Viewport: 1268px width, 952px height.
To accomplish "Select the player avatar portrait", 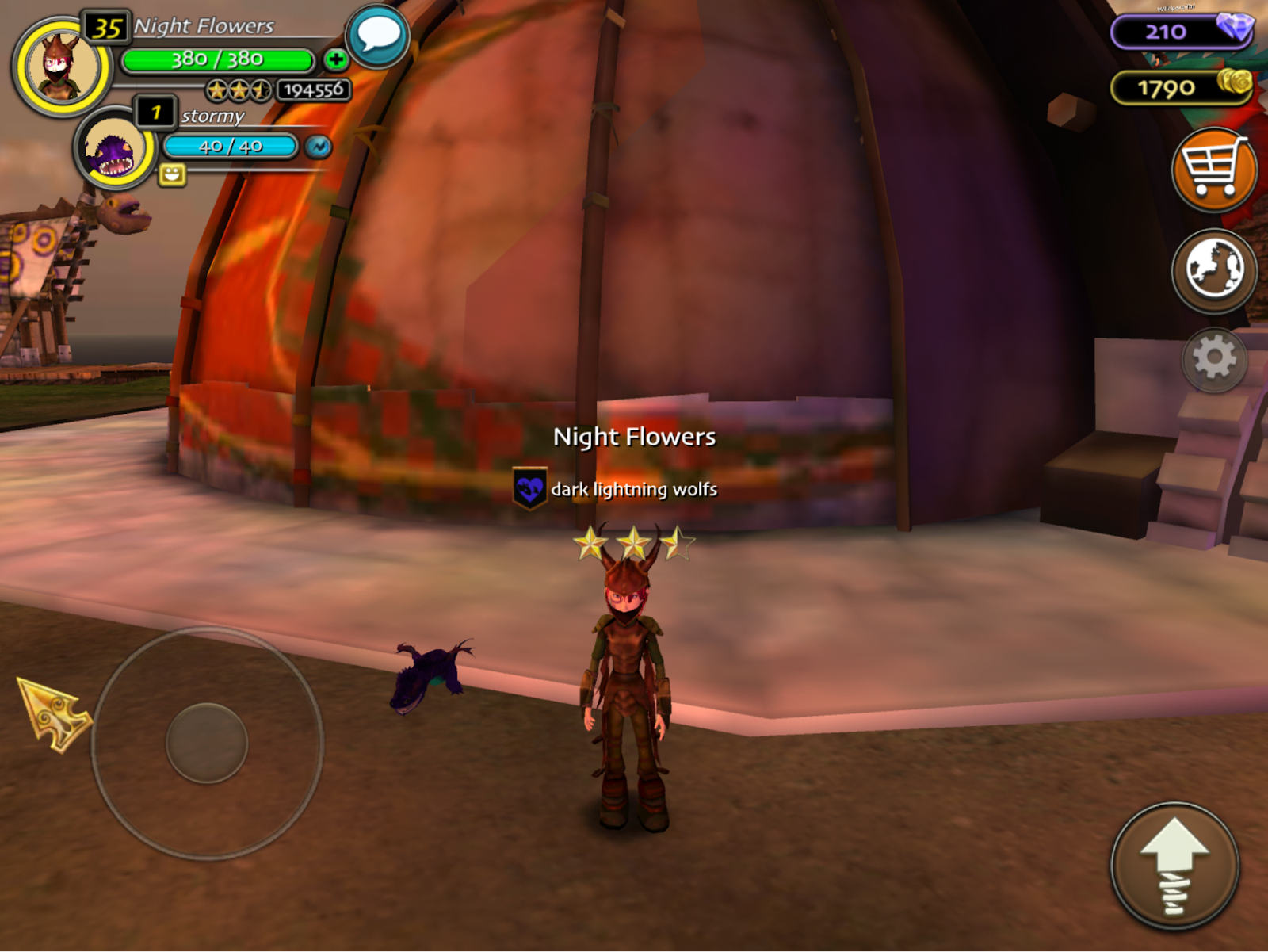I will [x=61, y=67].
